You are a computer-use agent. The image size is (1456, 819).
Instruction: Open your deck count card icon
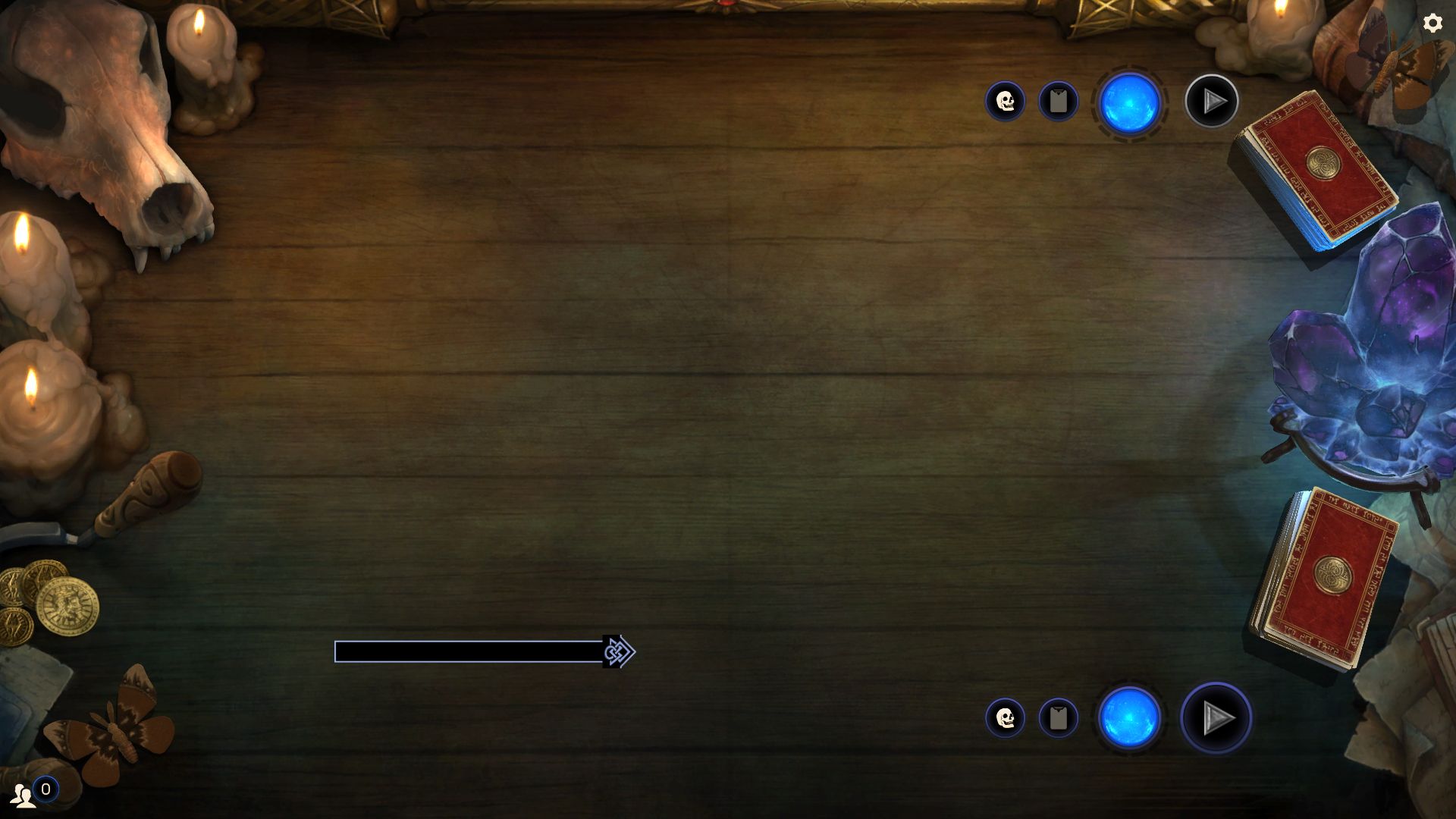coord(1059,718)
